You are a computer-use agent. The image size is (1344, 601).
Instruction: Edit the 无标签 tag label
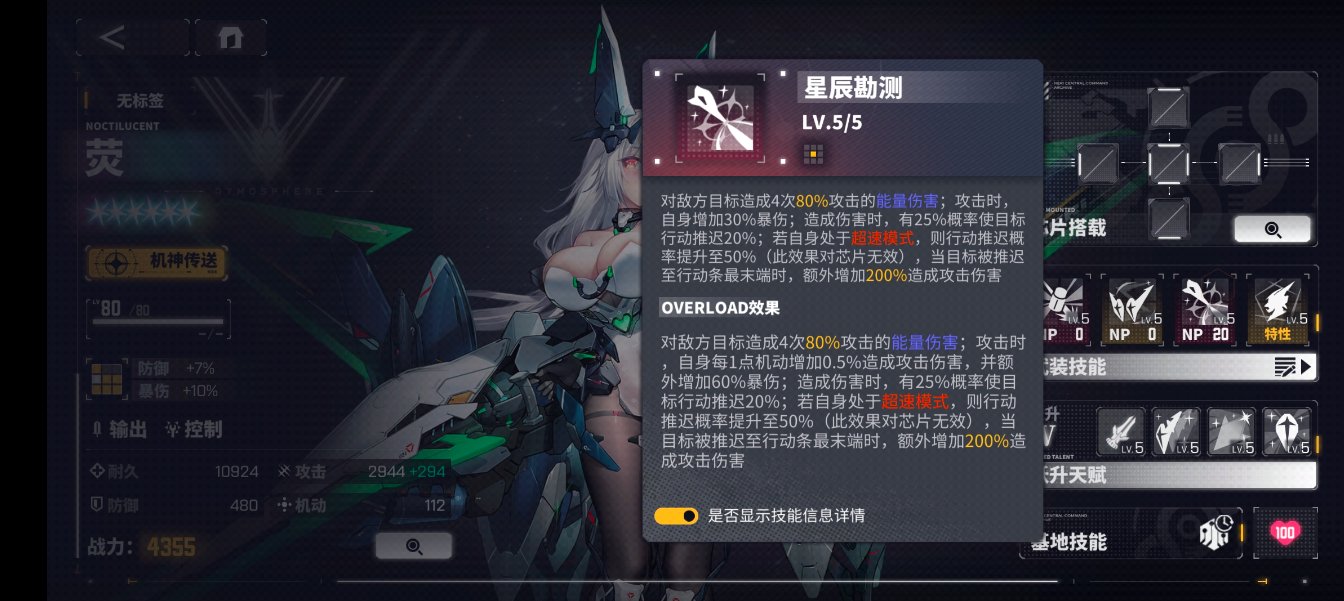pos(140,100)
